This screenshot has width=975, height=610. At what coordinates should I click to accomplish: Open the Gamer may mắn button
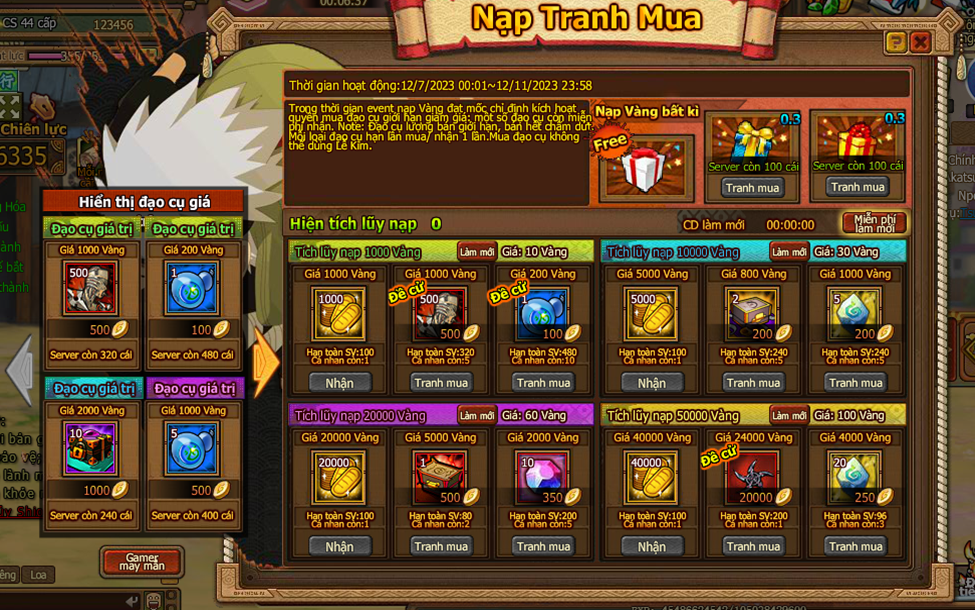coord(141,561)
